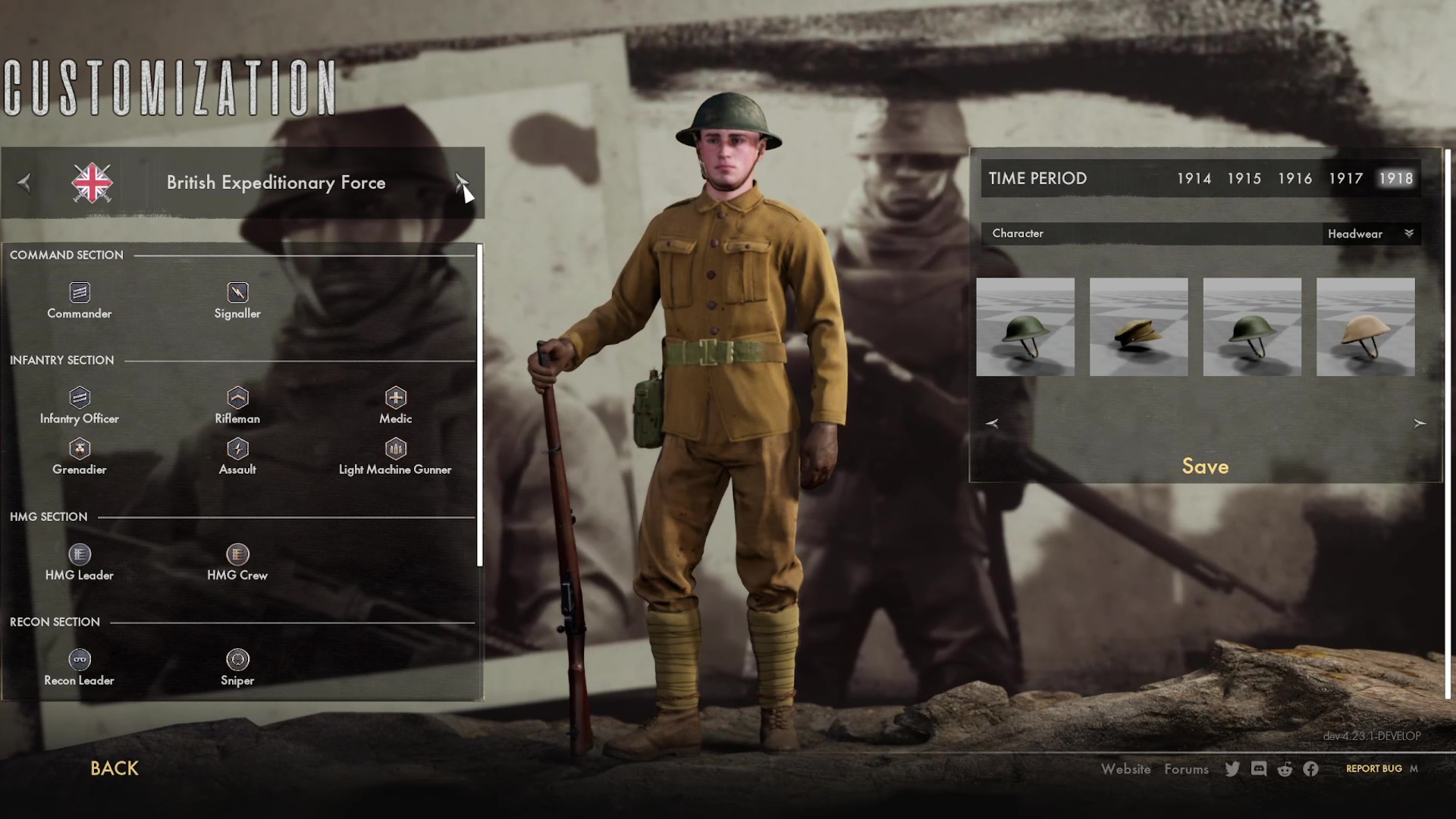Choose the 1917 time period
Viewport: 1456px width, 819px height.
tap(1345, 178)
